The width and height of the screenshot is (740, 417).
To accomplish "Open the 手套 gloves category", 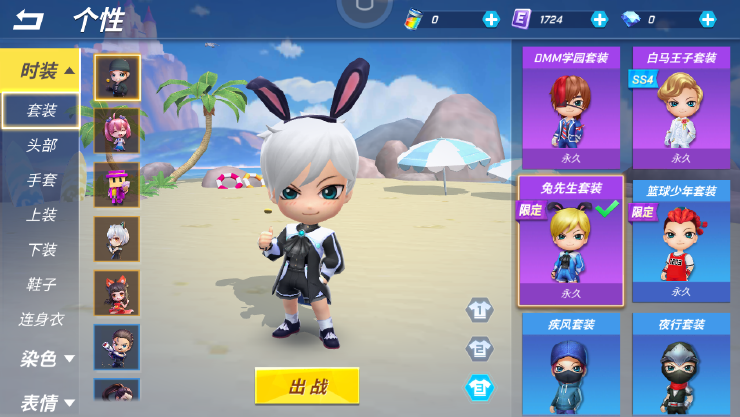I will pyautogui.click(x=41, y=180).
